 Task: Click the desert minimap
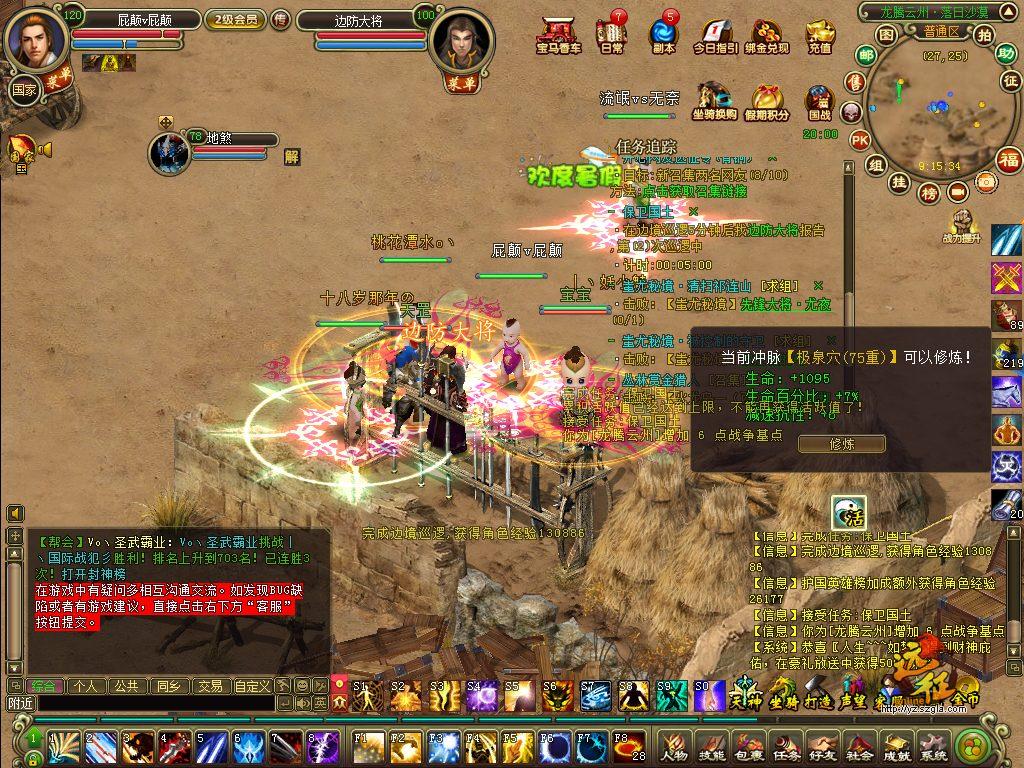pos(936,110)
